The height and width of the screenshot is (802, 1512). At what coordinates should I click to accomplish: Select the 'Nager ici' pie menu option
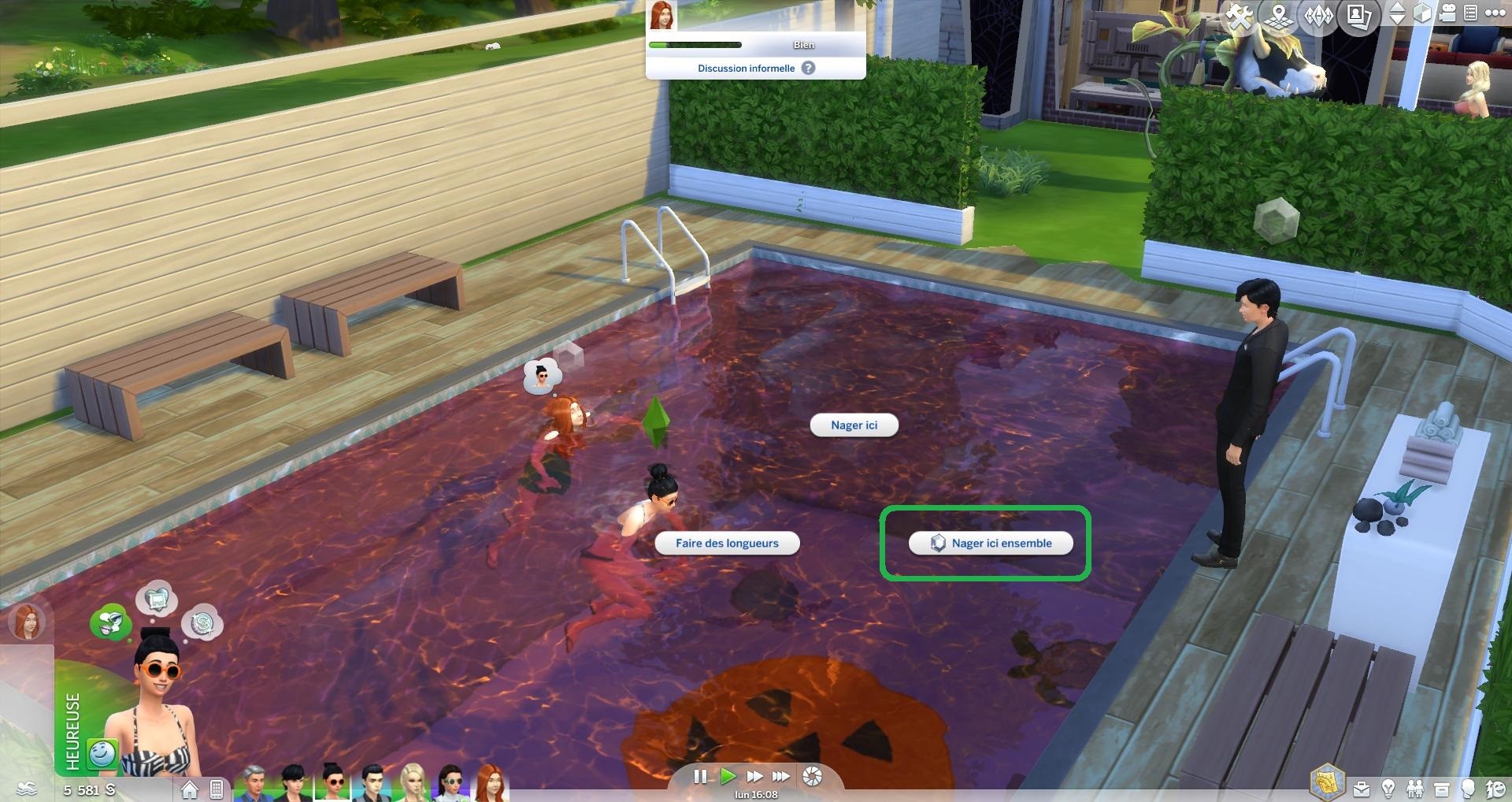coord(854,425)
